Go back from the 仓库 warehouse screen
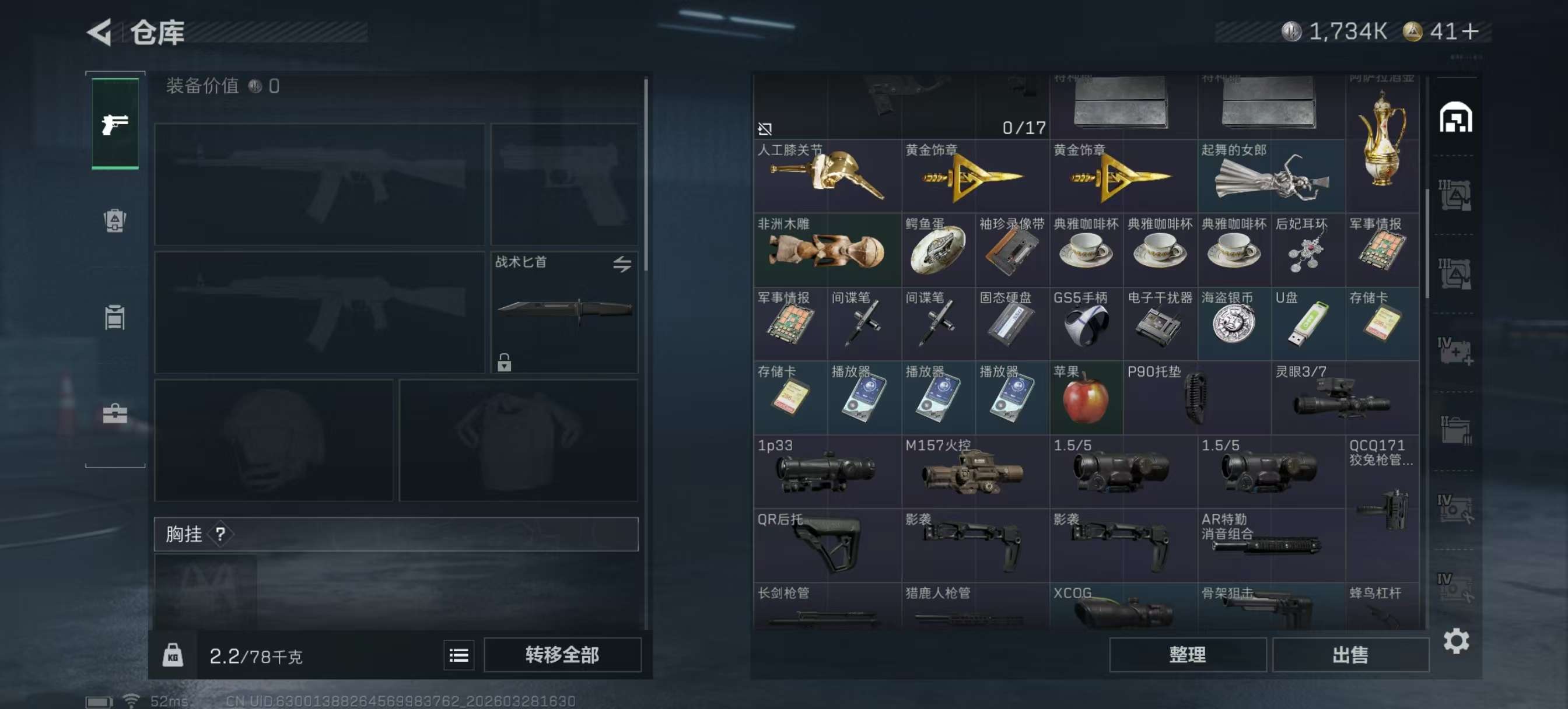This screenshot has height=709, width=1568. coord(100,31)
